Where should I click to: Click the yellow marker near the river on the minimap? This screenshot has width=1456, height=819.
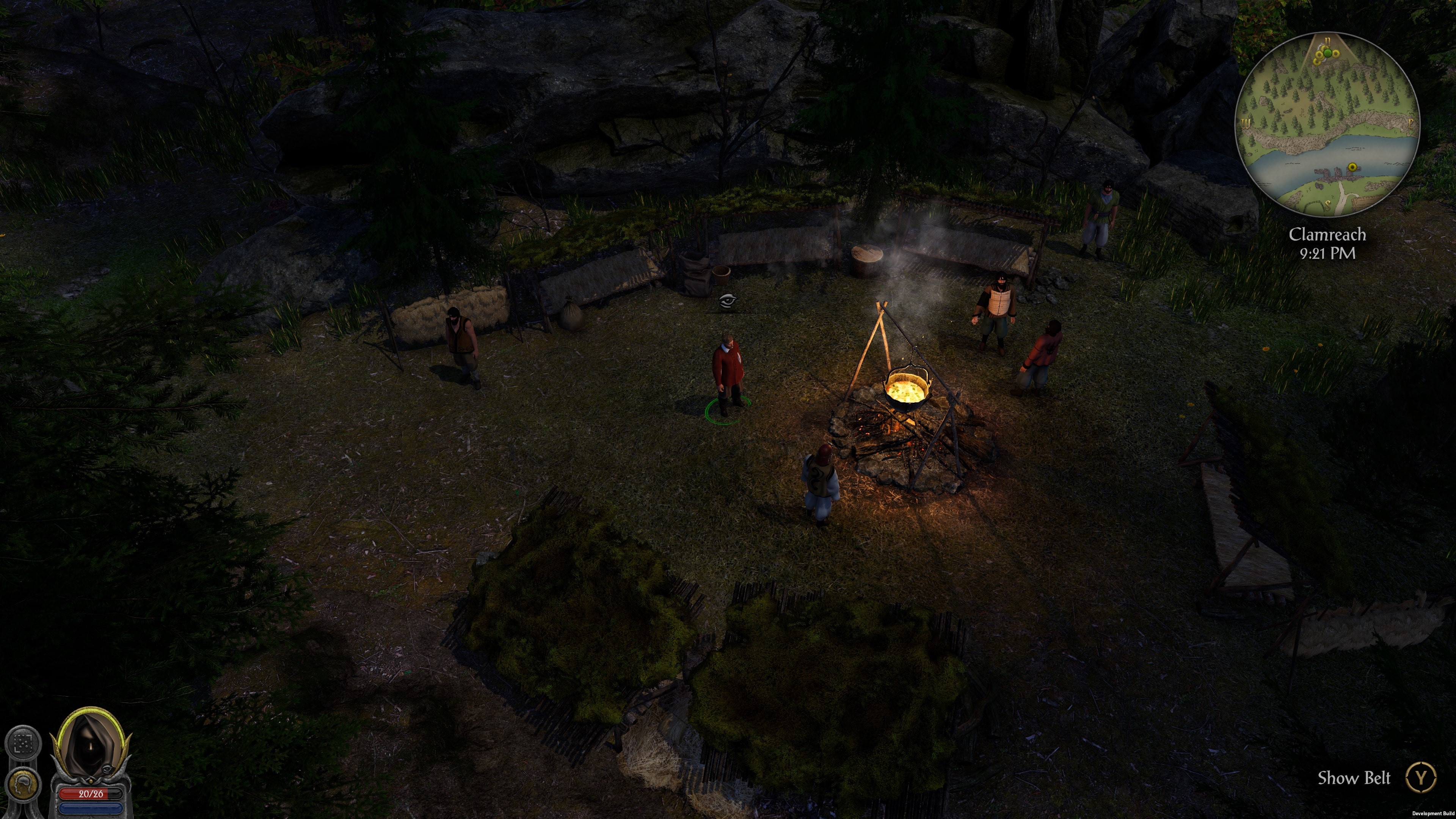coord(1352,166)
